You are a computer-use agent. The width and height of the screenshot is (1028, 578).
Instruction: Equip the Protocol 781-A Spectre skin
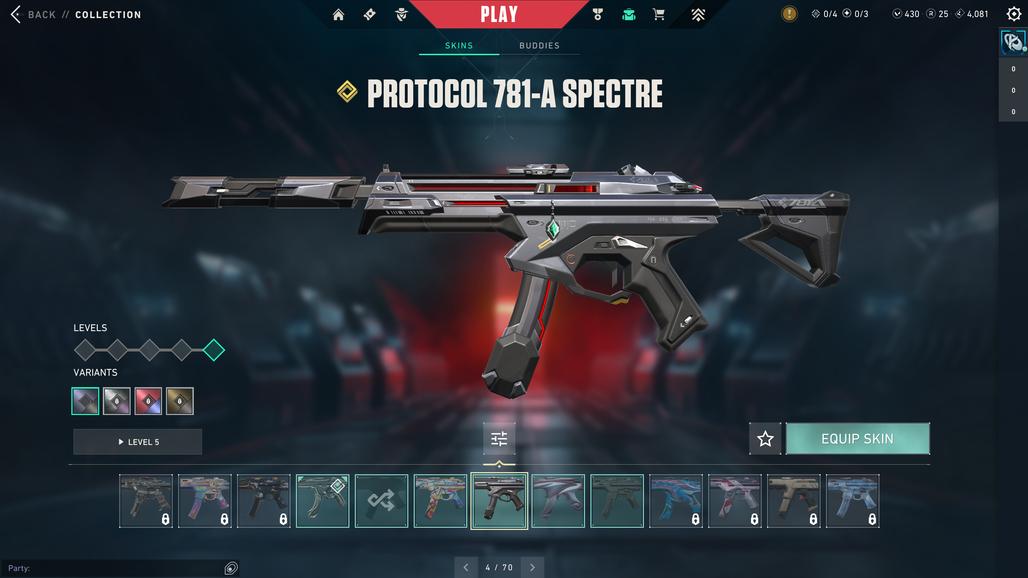(x=857, y=438)
